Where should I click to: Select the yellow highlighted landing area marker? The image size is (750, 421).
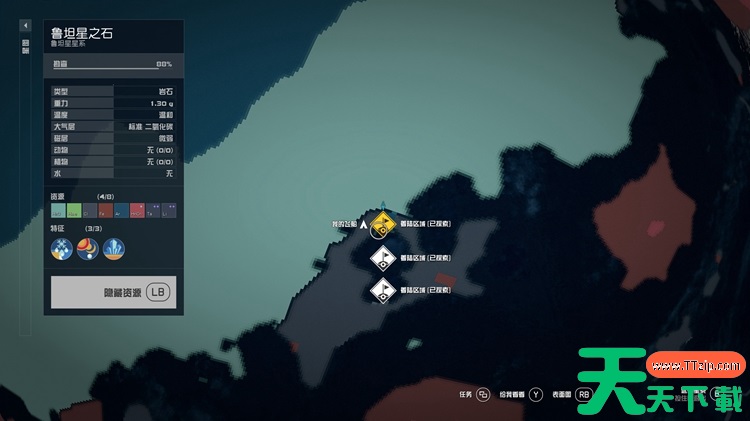coord(381,224)
